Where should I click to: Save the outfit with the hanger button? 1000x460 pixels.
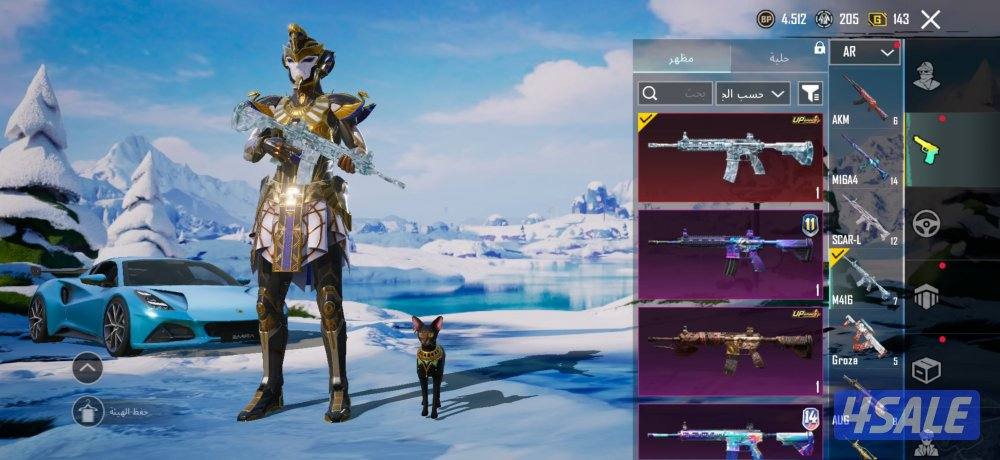click(88, 410)
